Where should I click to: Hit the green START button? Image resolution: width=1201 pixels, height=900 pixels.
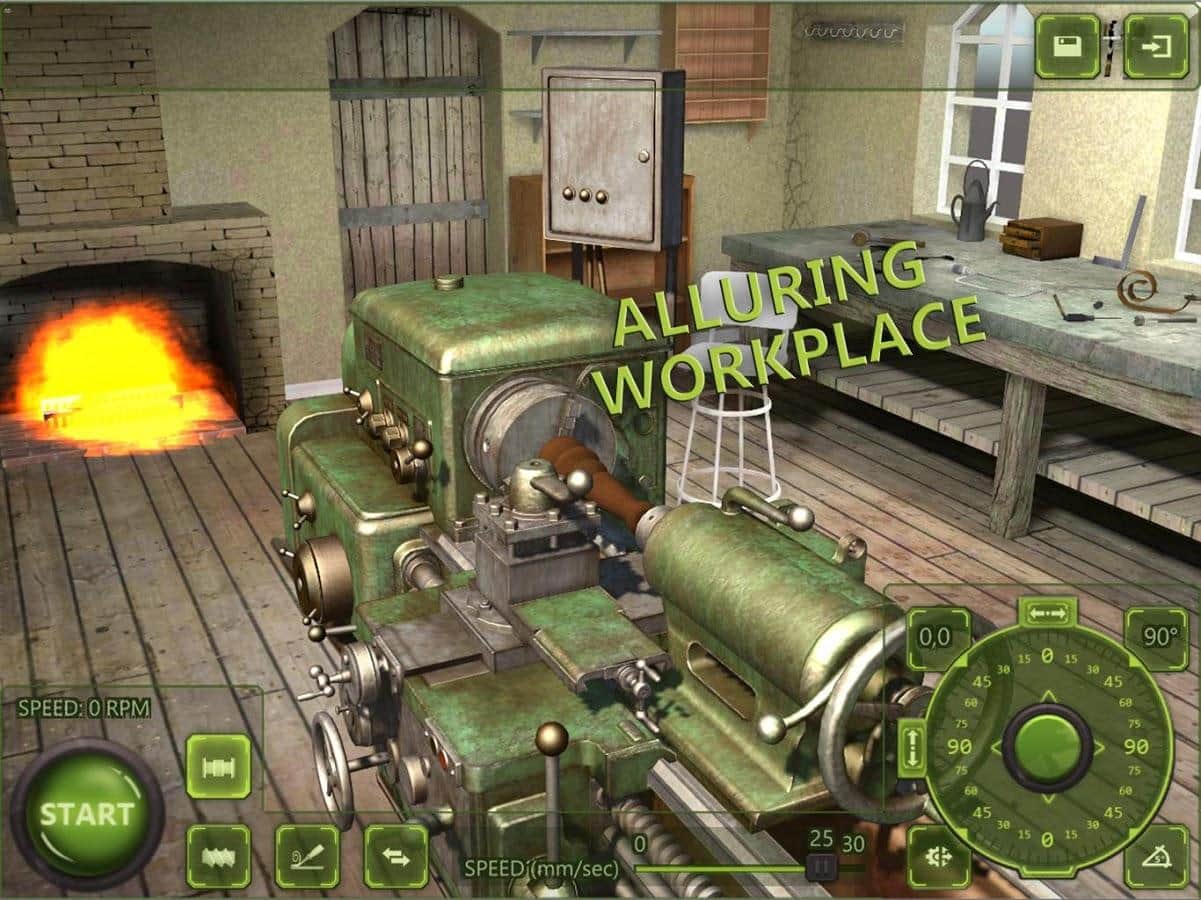(87, 813)
